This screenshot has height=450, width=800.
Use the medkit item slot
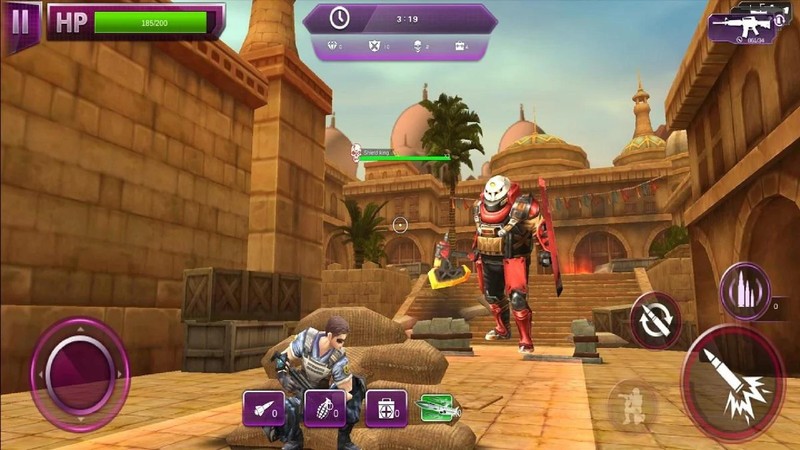click(x=385, y=408)
